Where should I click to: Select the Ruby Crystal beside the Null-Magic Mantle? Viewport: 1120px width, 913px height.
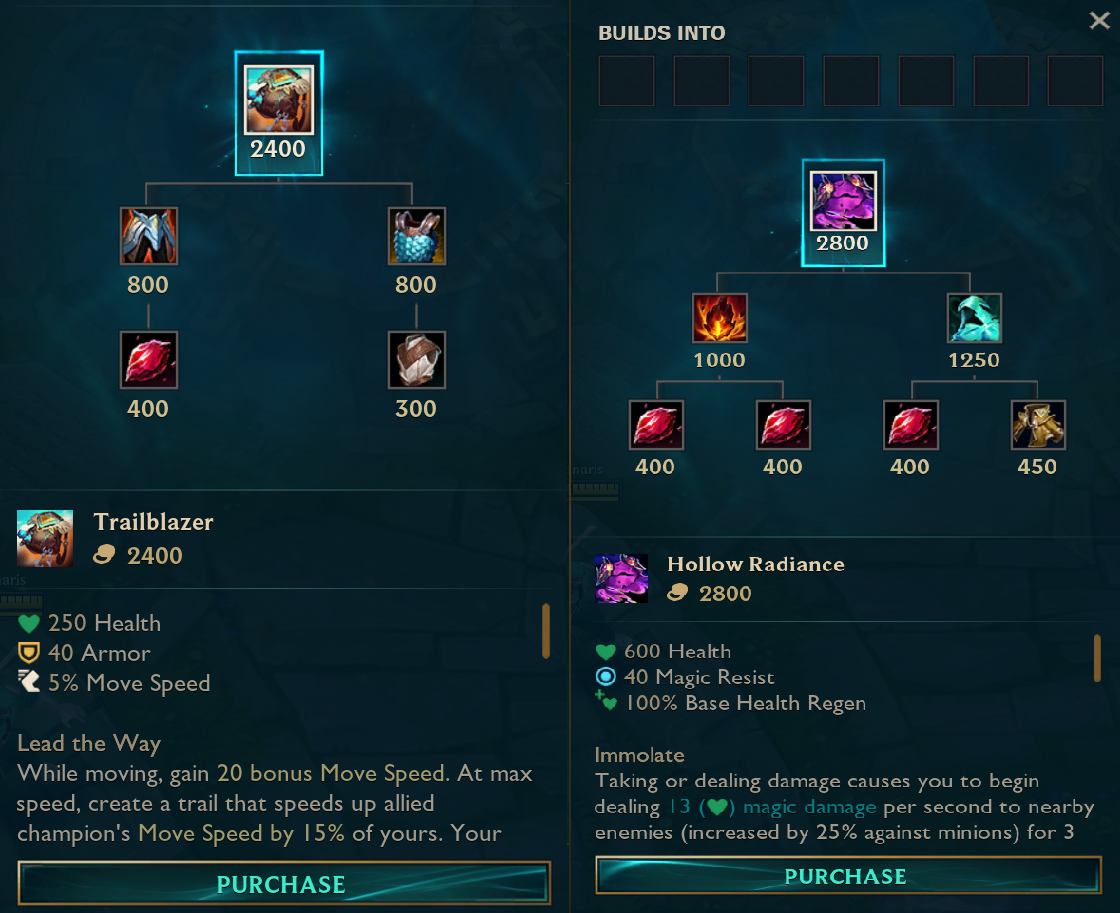(910, 425)
